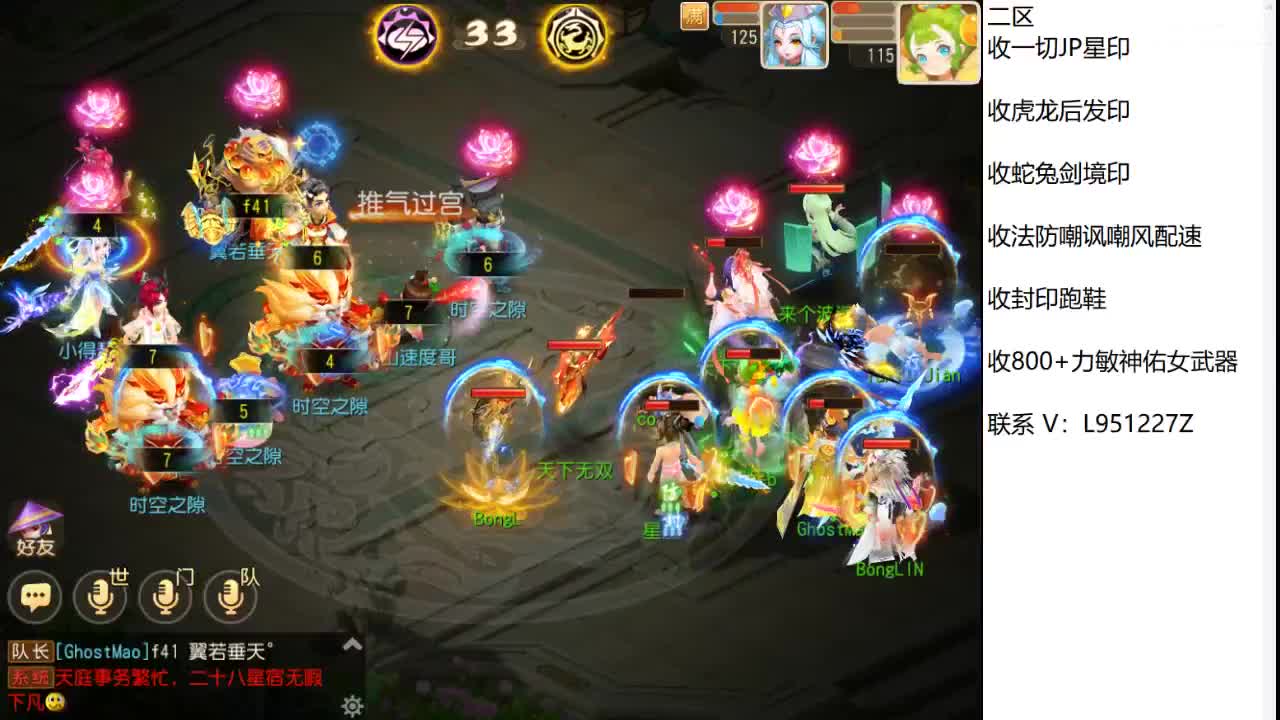The height and width of the screenshot is (720, 1280).
Task: Open chat settings via the gear icon
Action: [350, 705]
